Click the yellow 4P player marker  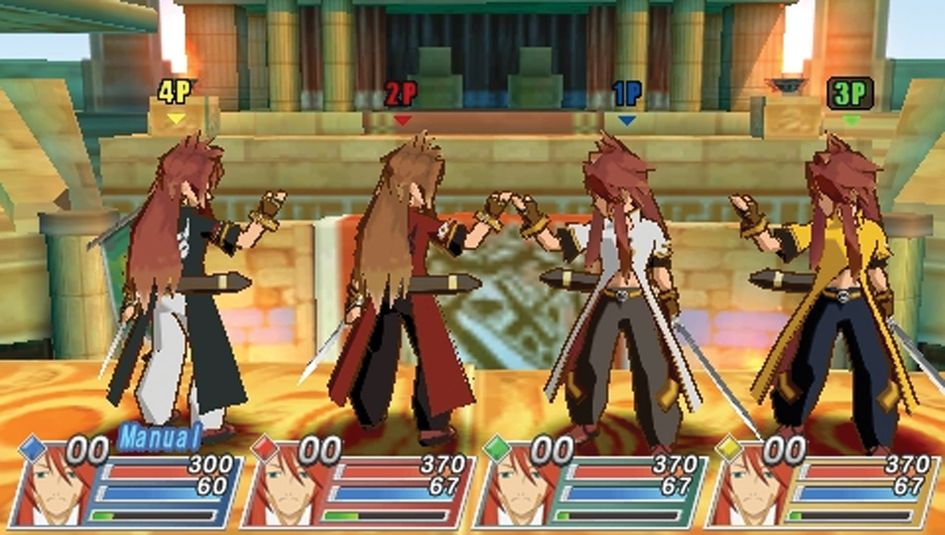[x=176, y=95]
